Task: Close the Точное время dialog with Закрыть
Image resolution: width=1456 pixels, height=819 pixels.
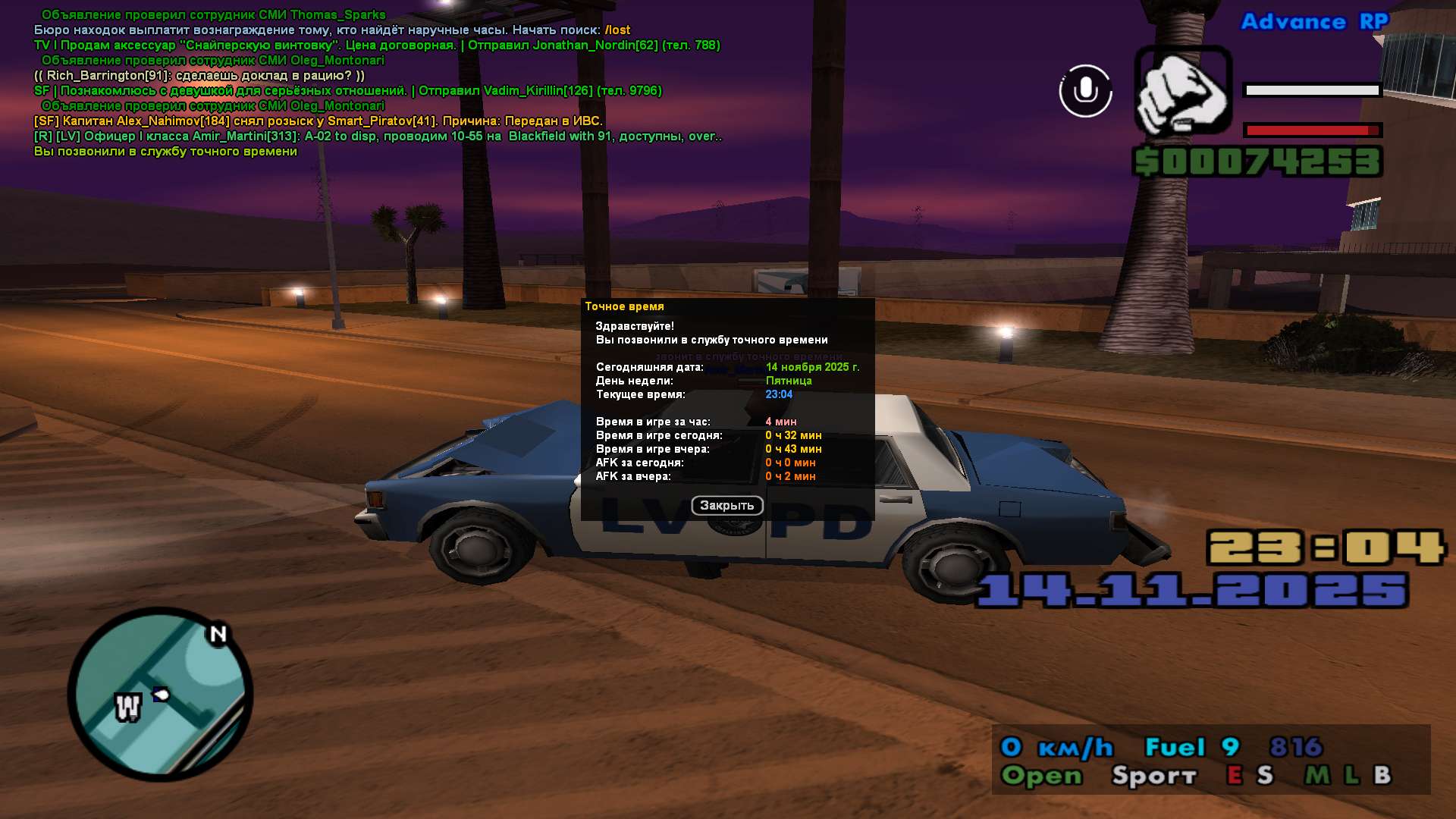Action: pos(726,506)
